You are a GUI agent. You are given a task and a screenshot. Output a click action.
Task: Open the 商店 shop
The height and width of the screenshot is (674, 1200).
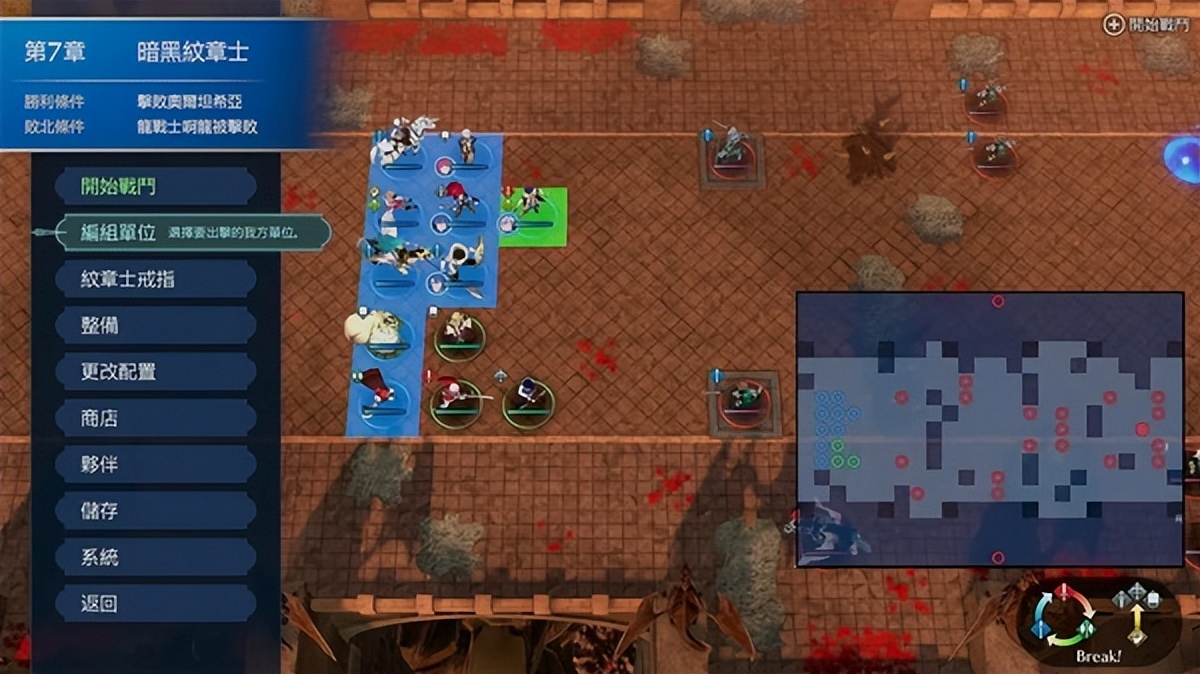click(x=155, y=418)
